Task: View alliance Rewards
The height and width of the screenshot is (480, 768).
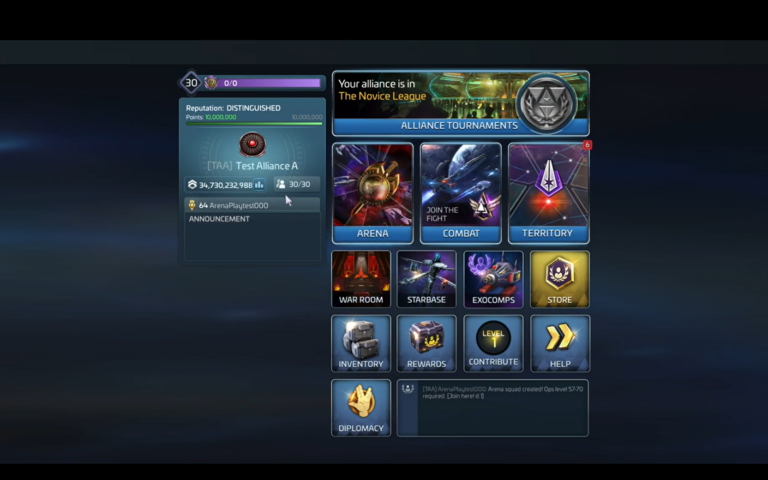Action: 426,343
